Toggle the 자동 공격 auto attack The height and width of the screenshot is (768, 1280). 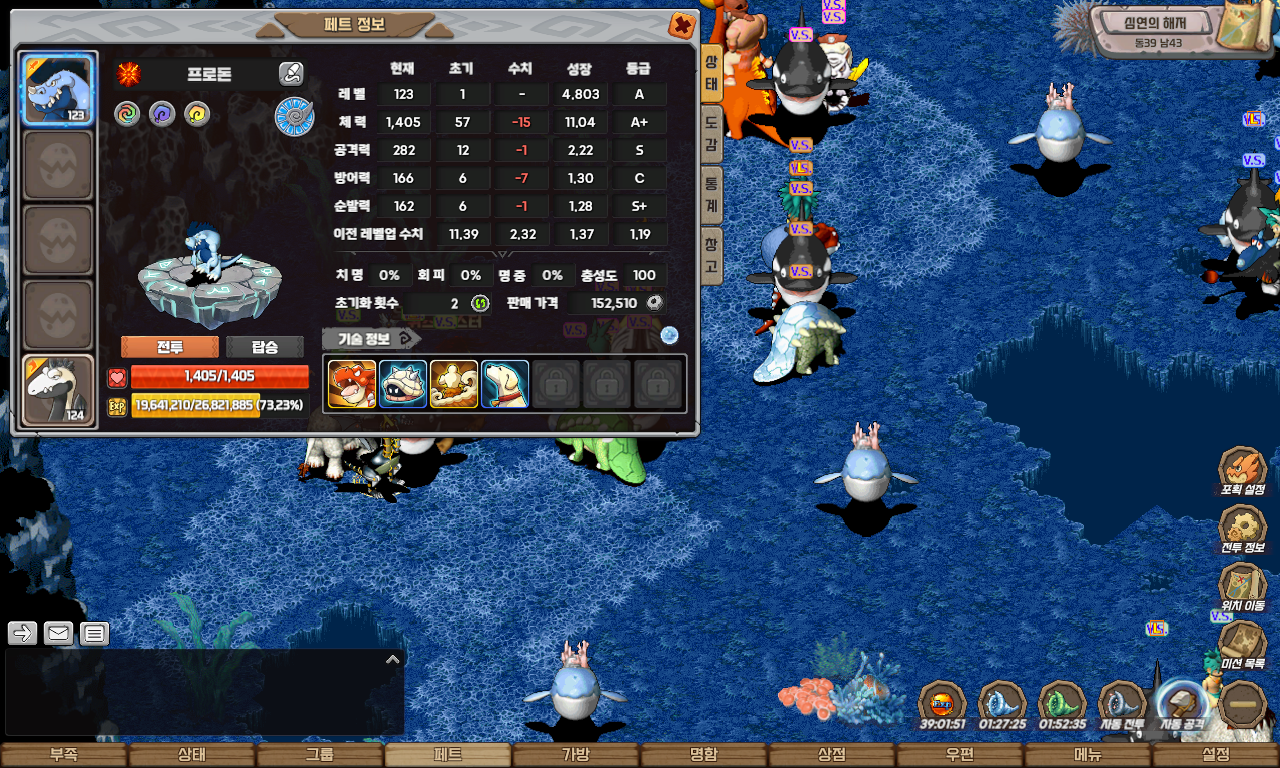coord(1183,706)
